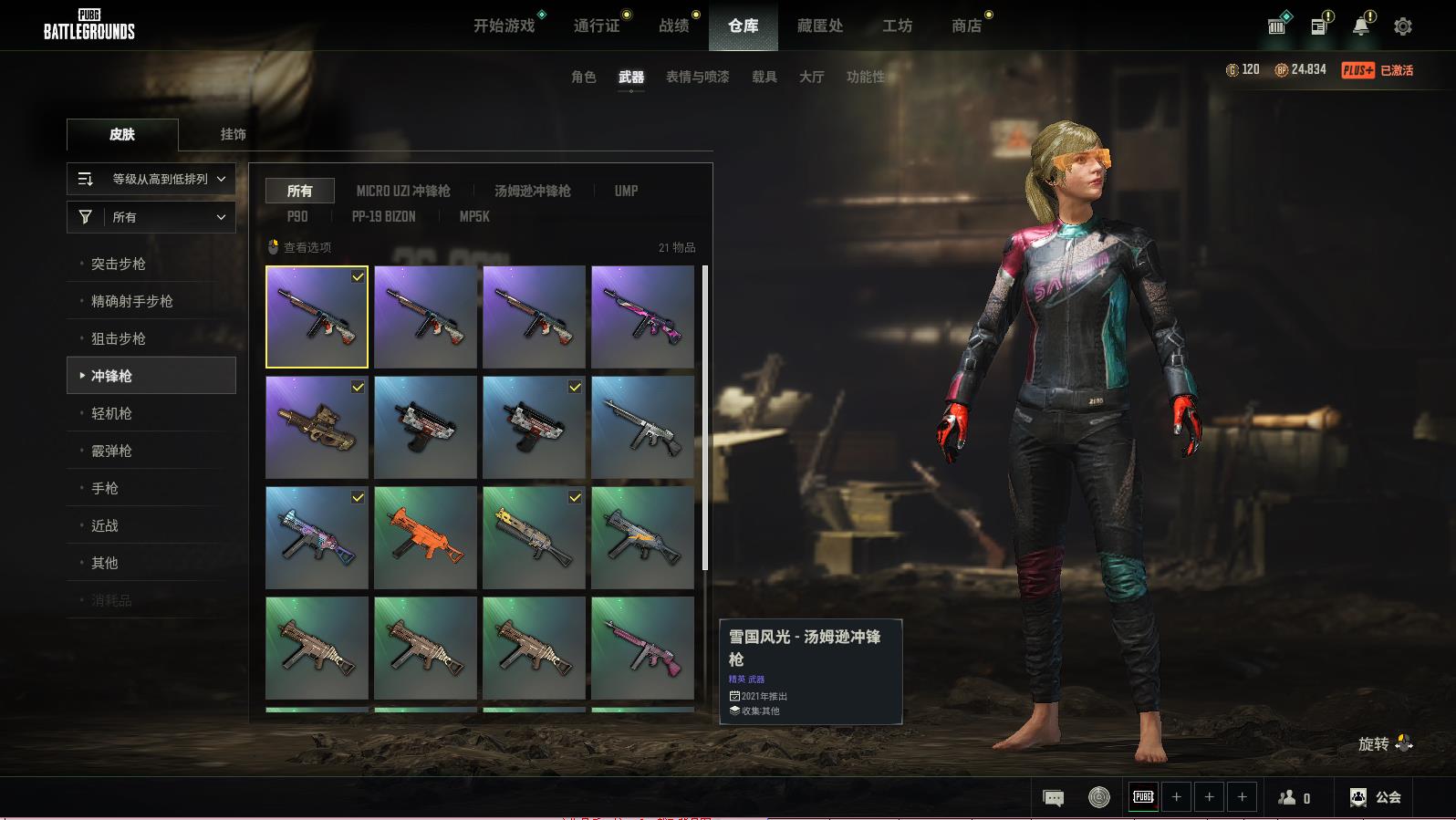Filter skins by MICRO UZI 冲锋枪
The height and width of the screenshot is (820, 1456).
coord(403,191)
